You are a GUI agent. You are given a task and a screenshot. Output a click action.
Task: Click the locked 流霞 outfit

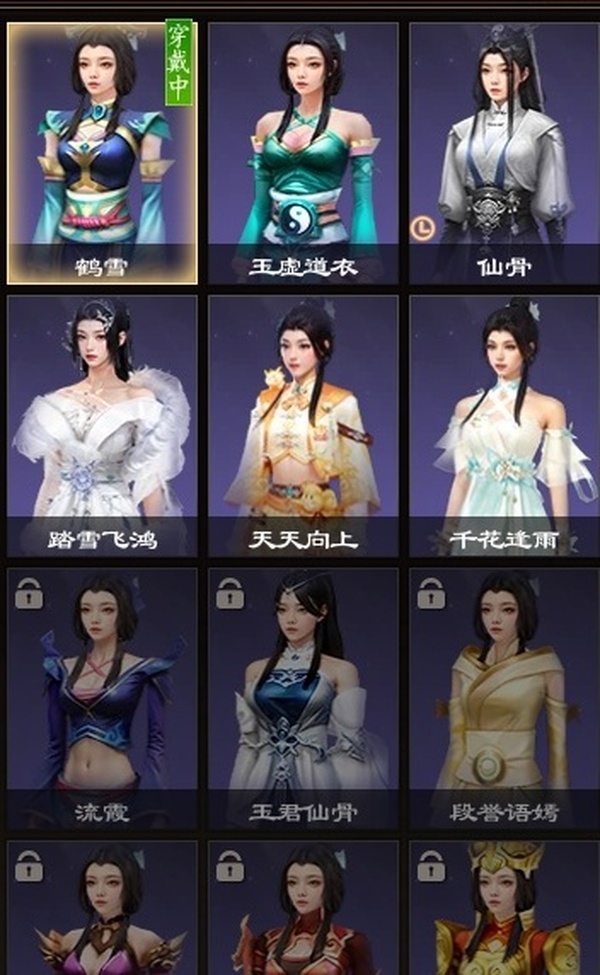(103, 697)
